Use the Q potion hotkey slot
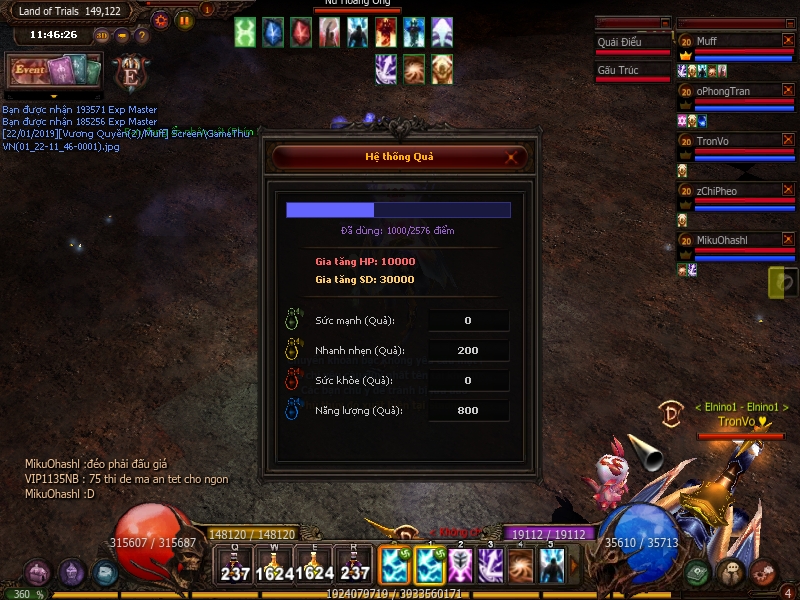Screen dimensions: 800x600 click(x=236, y=567)
